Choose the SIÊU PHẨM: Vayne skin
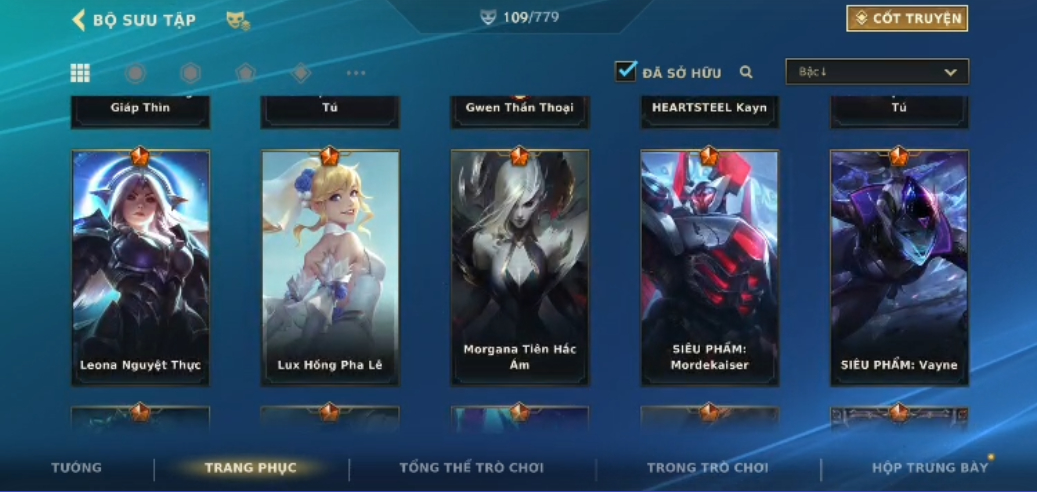The image size is (1037, 492). click(899, 268)
